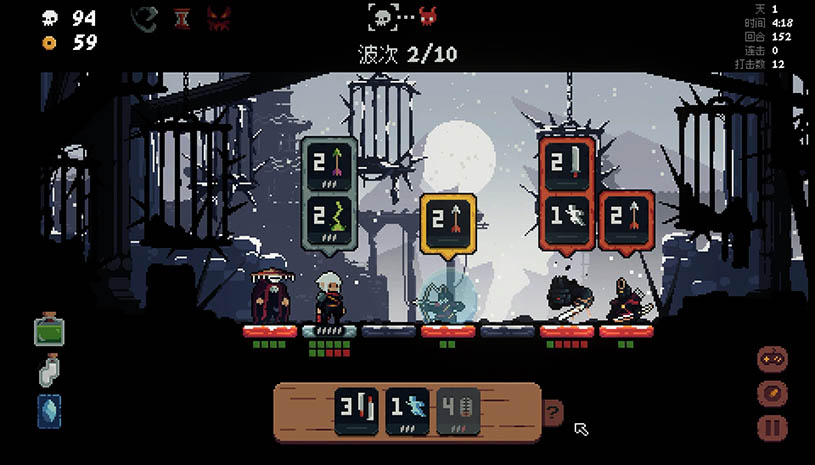
Task: Inspect the red demon mask skill icon
Action: coord(218,18)
